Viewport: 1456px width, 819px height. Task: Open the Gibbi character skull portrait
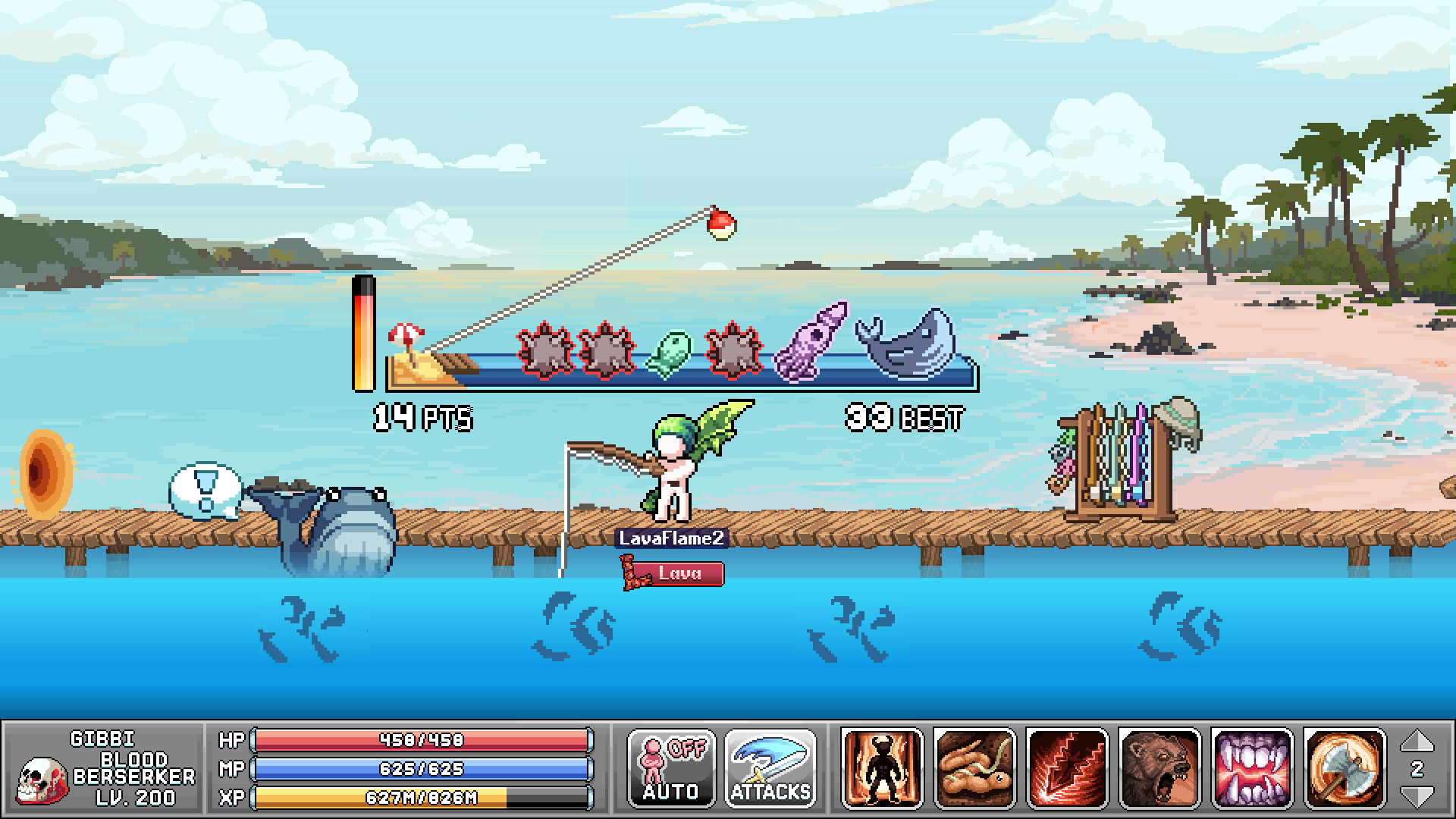42,781
